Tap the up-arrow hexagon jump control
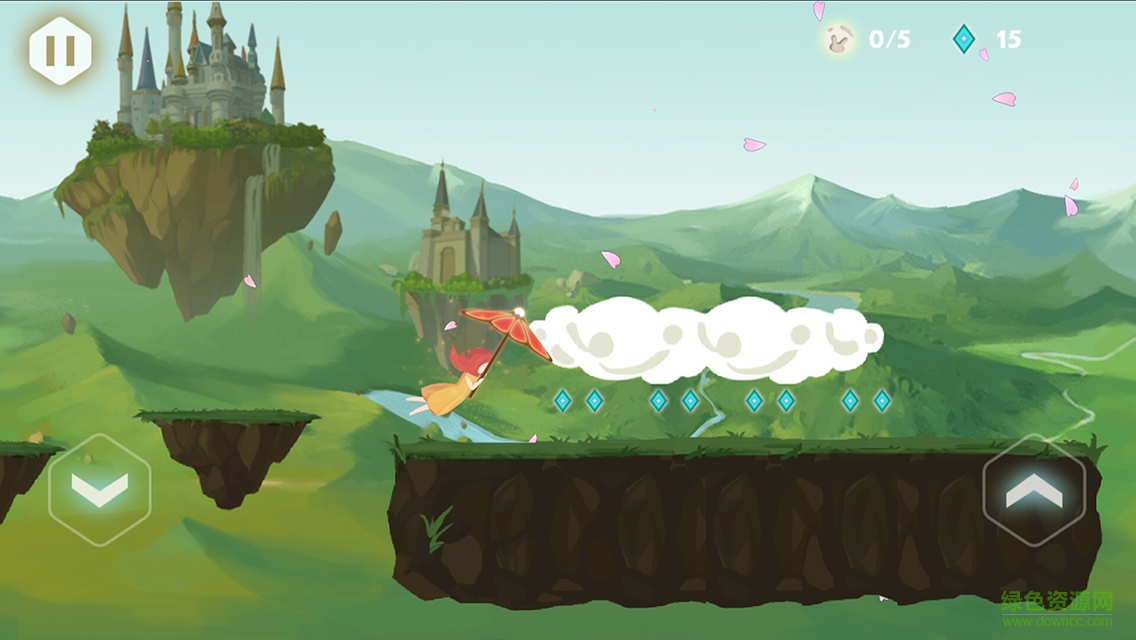Viewport: 1136px width, 640px height. (1034, 490)
